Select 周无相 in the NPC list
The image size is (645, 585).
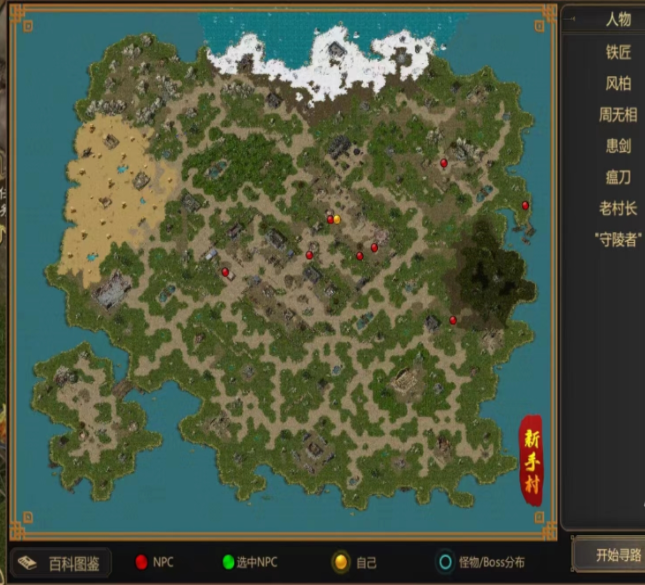618,114
